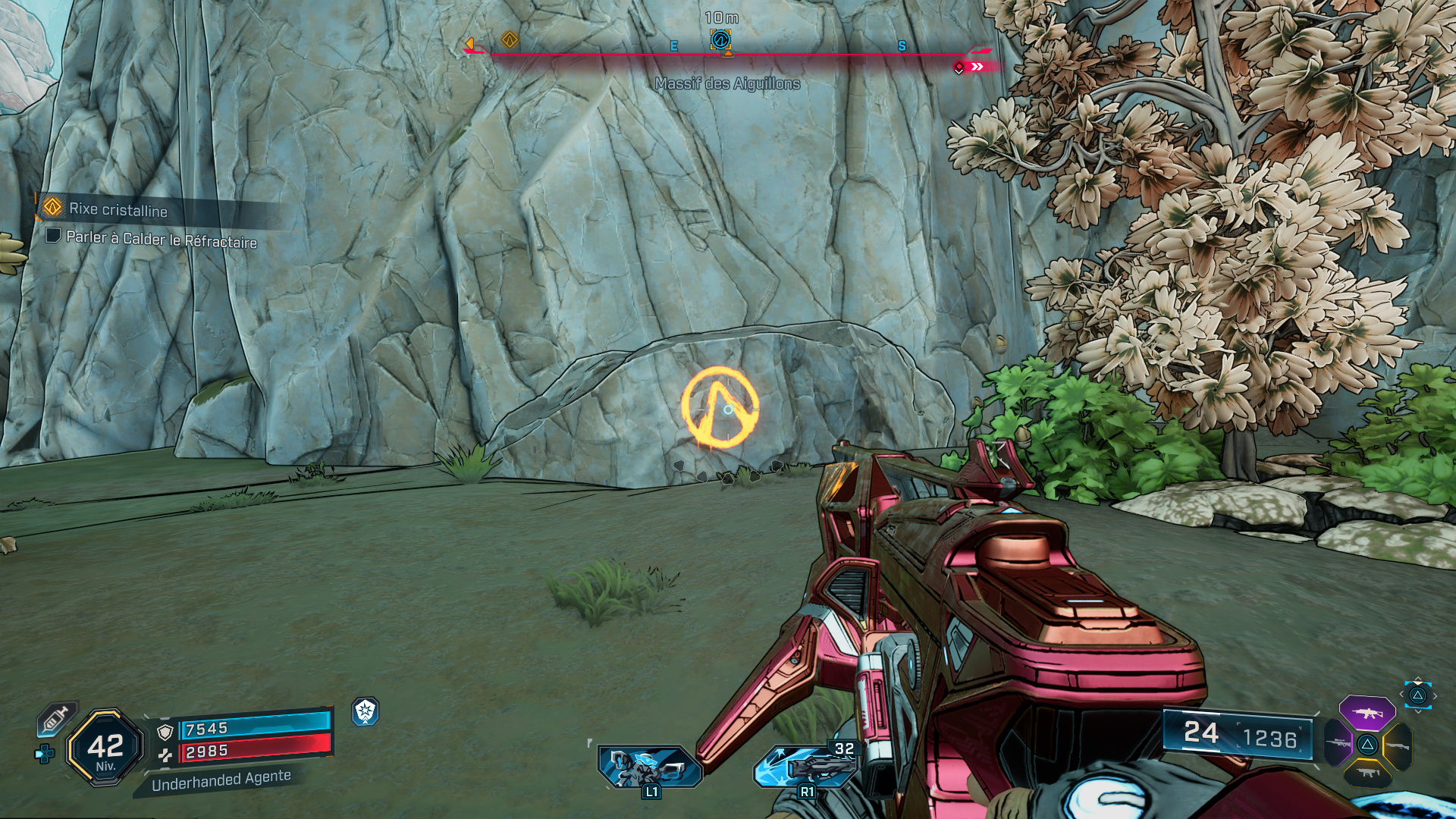This screenshot has height=819, width=1456.
Task: Choose the shotgun slot in the weapon wheel
Action: click(1397, 746)
